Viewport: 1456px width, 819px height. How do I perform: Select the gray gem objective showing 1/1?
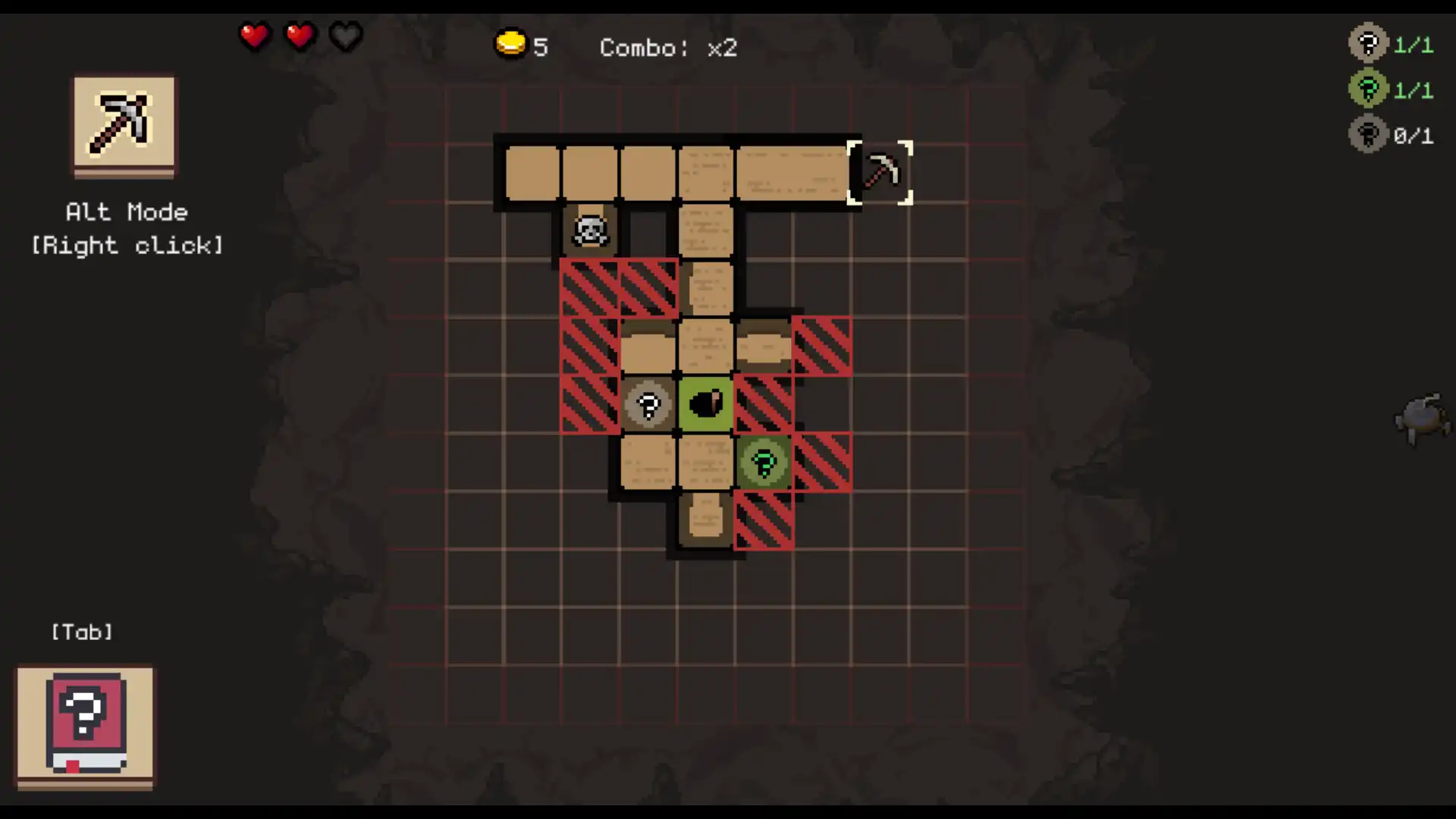[x=1367, y=43]
